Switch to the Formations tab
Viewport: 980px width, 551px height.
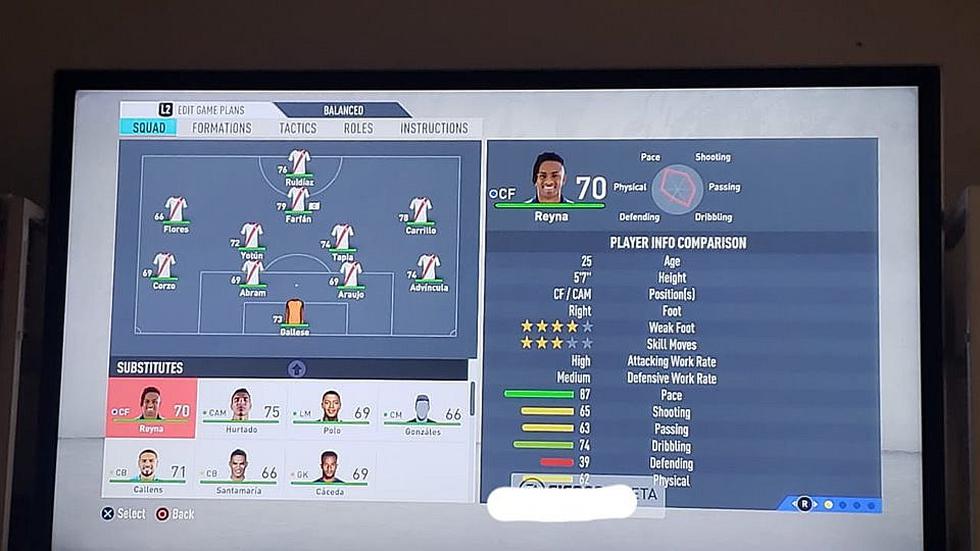[221, 128]
